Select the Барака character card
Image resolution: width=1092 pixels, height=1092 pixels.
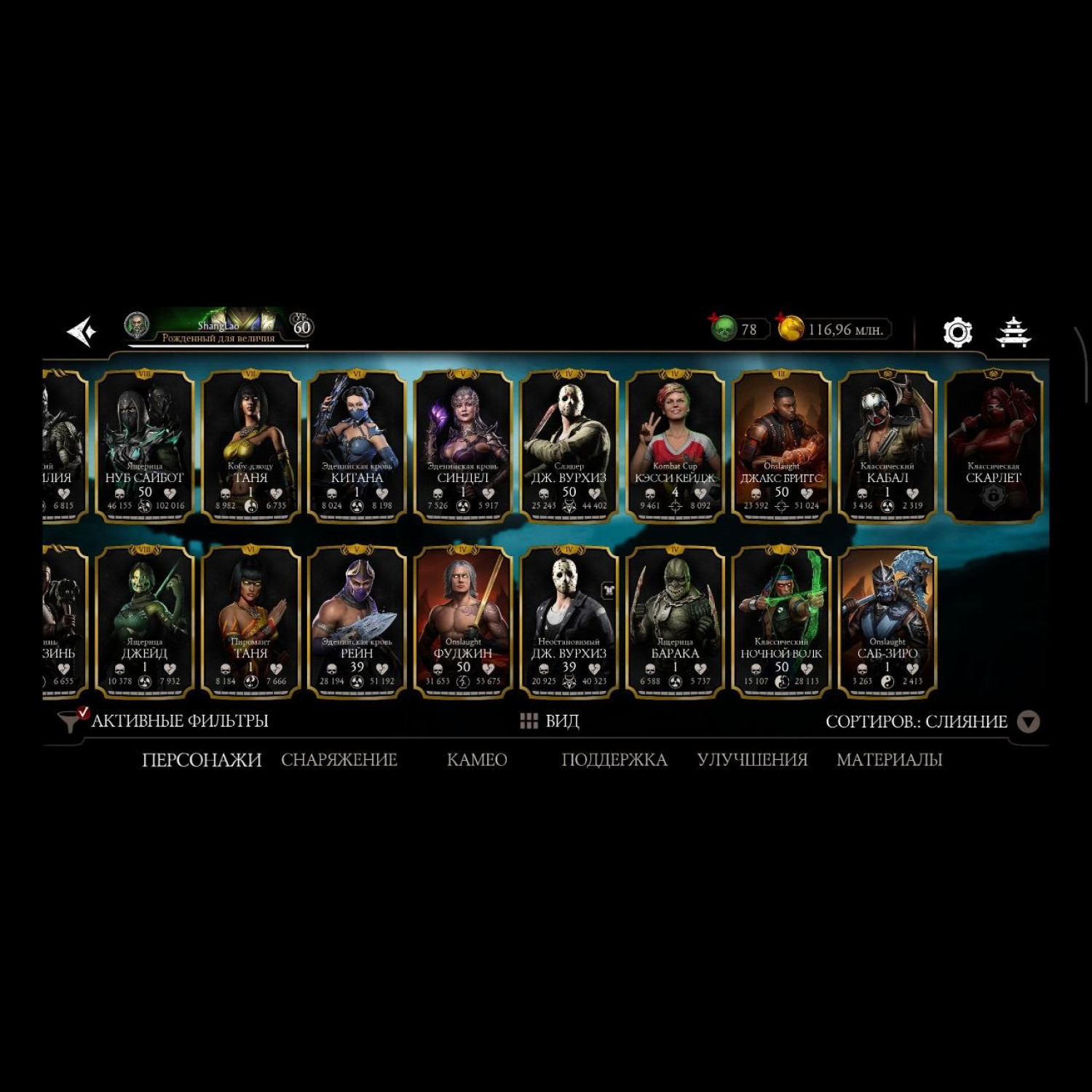coord(675,622)
